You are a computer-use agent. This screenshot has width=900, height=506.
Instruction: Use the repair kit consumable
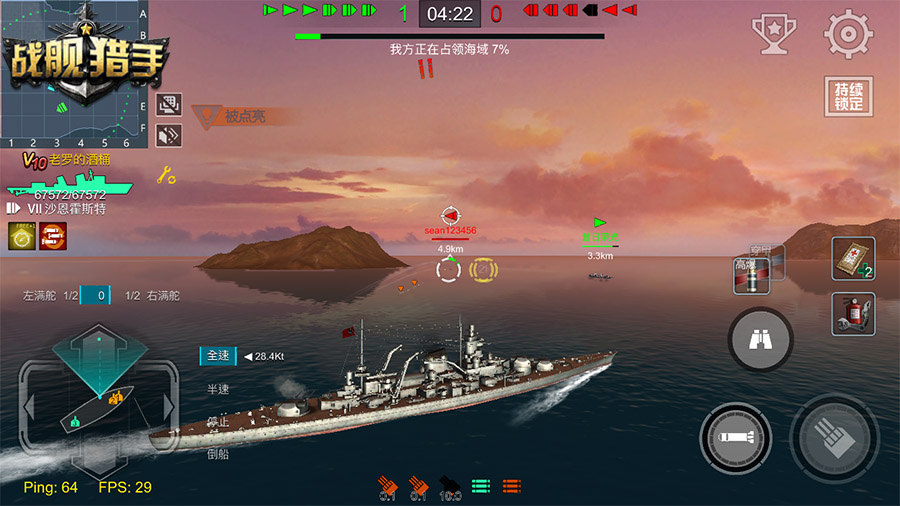click(852, 258)
